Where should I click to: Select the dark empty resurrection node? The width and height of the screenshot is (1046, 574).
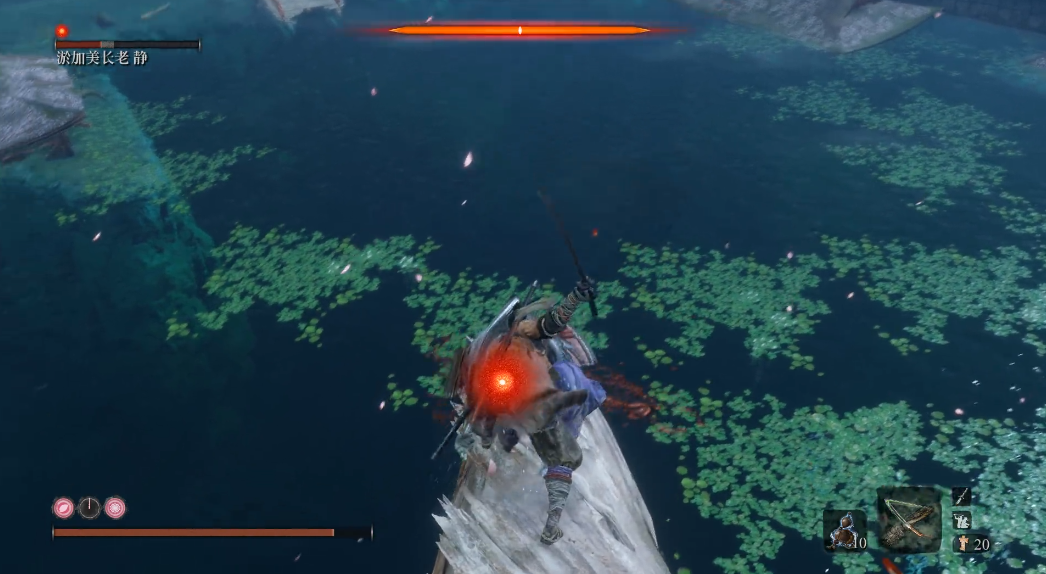[x=90, y=508]
